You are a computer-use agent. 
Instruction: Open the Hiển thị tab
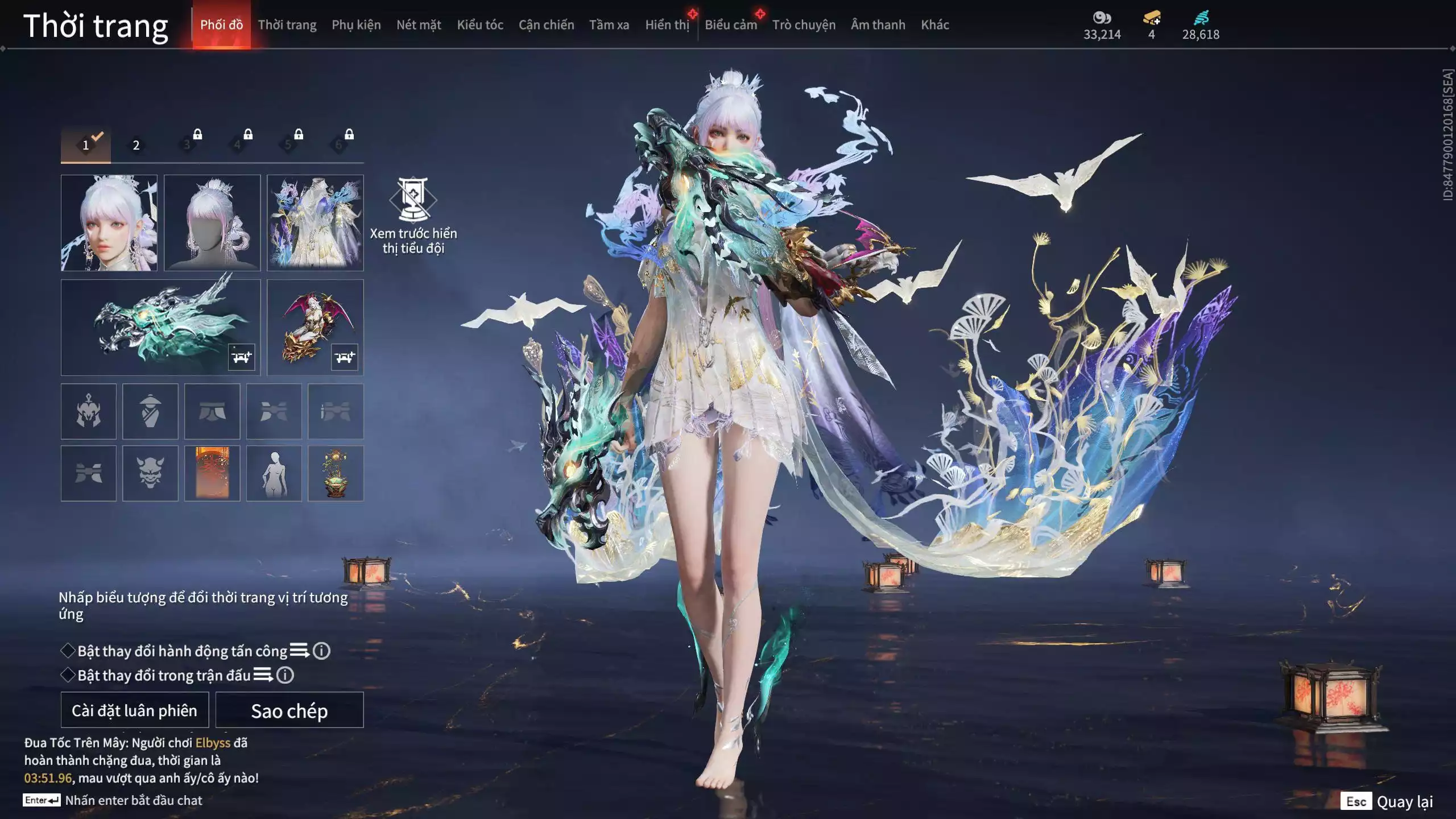667,25
